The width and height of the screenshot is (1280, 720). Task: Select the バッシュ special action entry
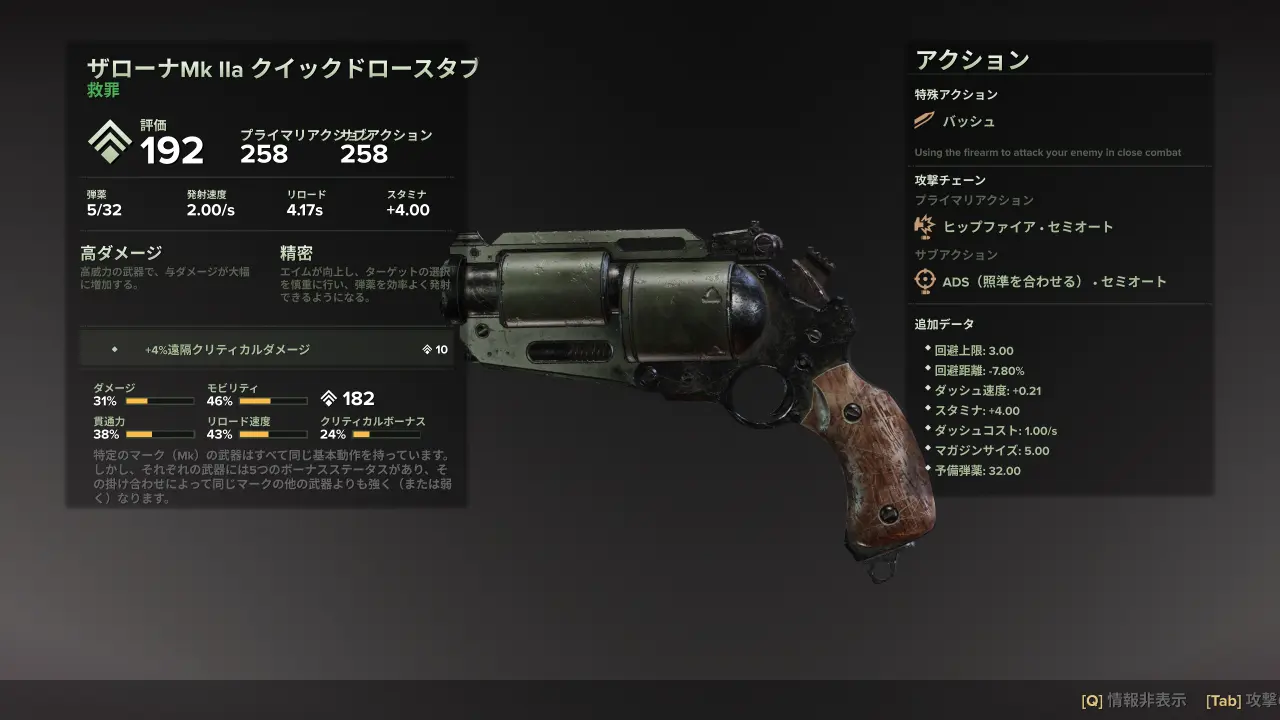968,122
